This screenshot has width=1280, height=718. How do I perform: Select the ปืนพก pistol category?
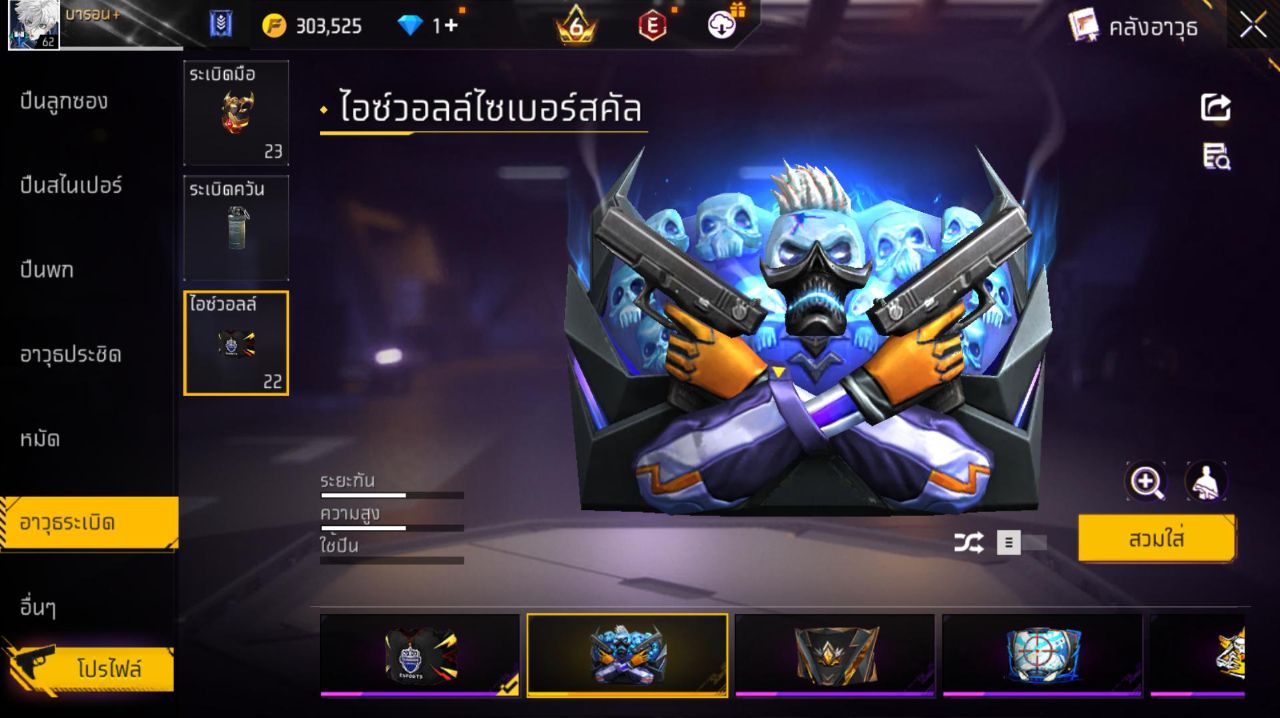coord(47,270)
